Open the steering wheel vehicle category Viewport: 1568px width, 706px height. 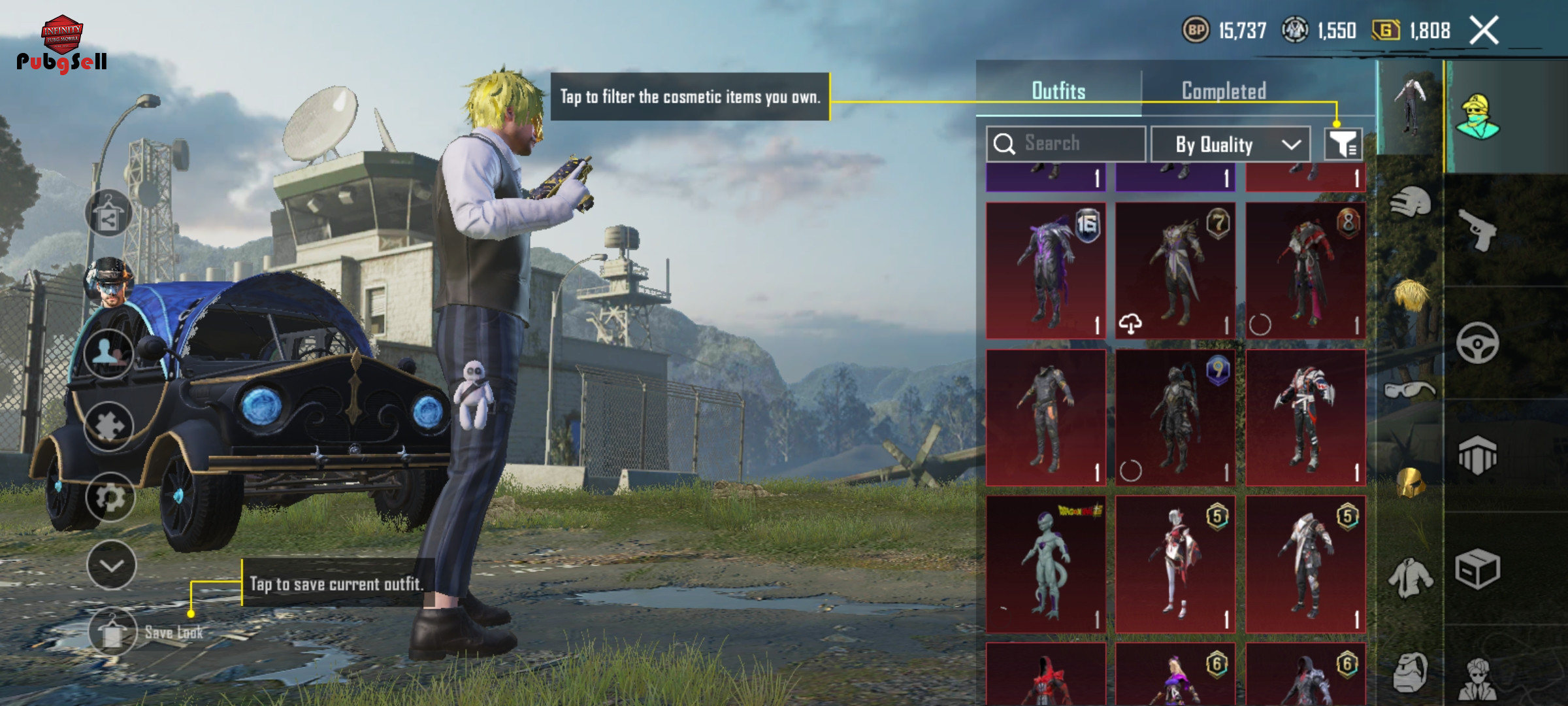click(x=1477, y=343)
